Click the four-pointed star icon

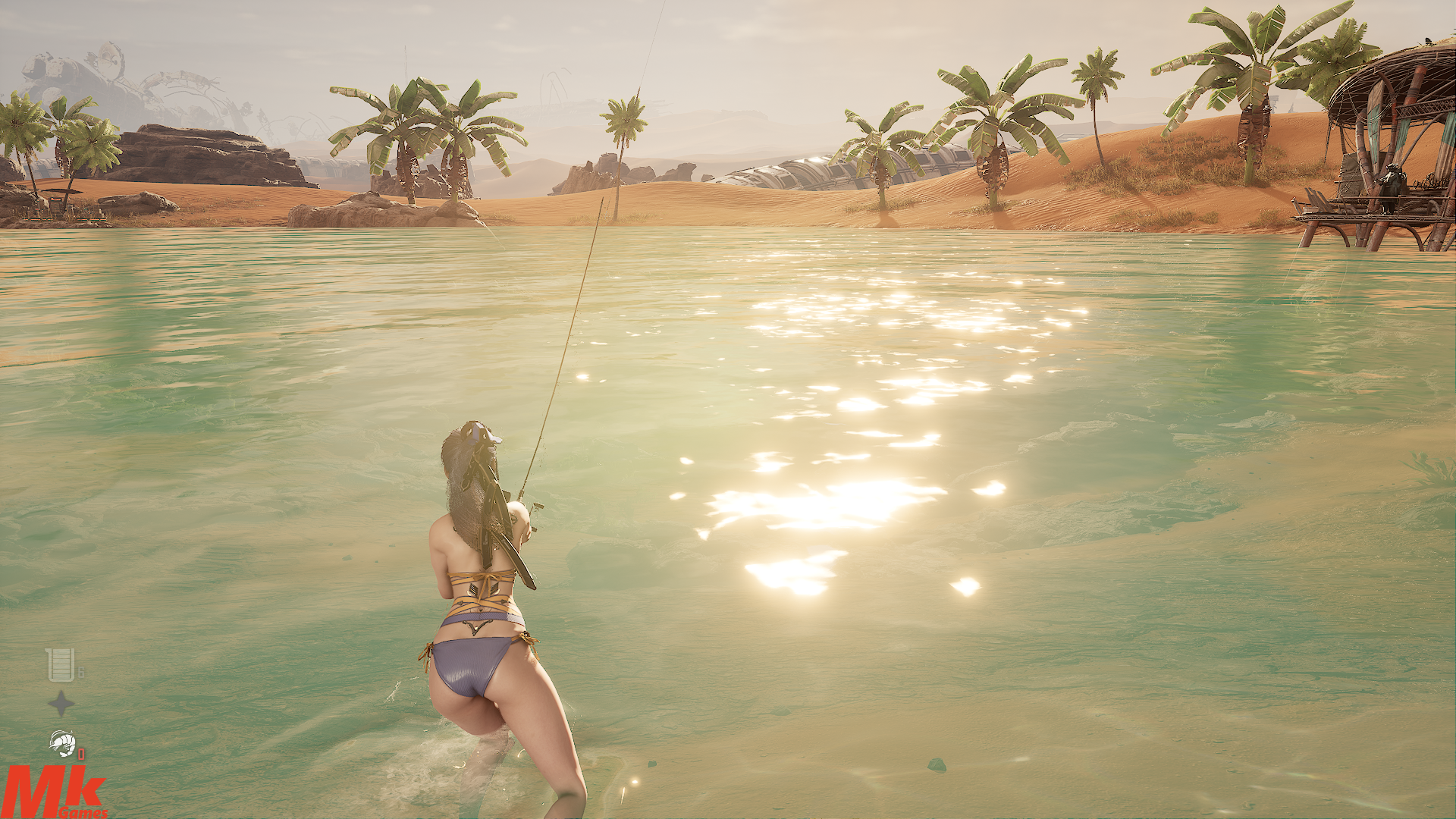coord(61,703)
